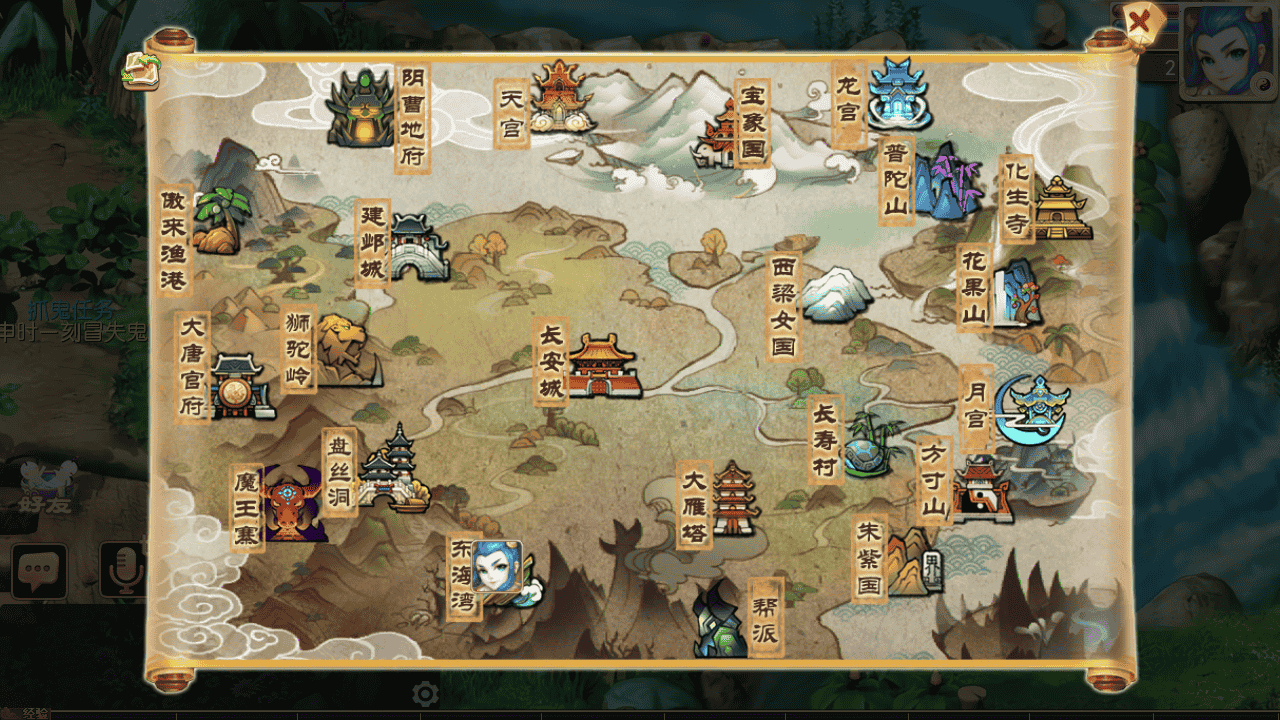
Task: Close the world map scroll
Action: pos(1139,21)
